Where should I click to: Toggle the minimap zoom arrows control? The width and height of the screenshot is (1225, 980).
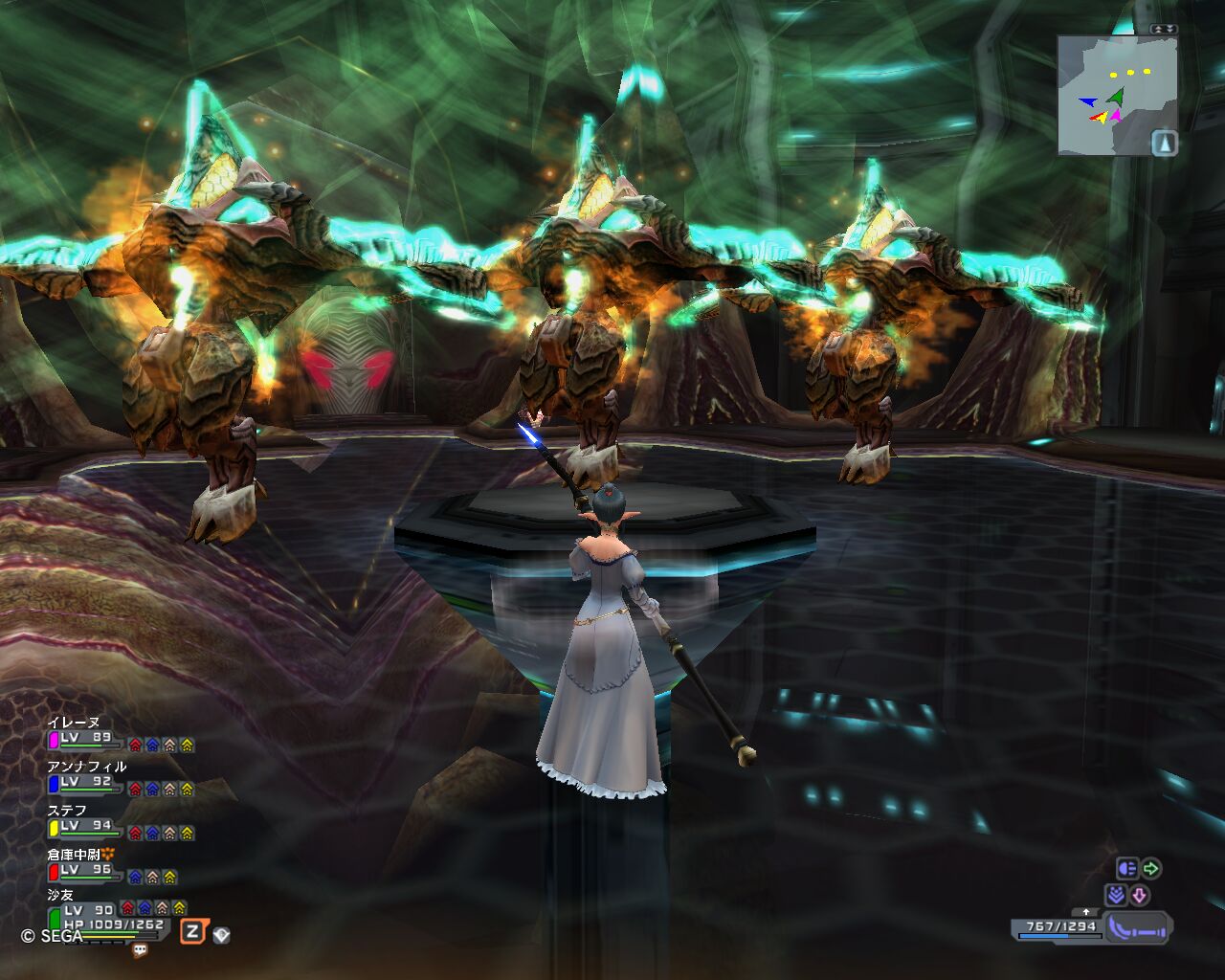[x=1164, y=30]
